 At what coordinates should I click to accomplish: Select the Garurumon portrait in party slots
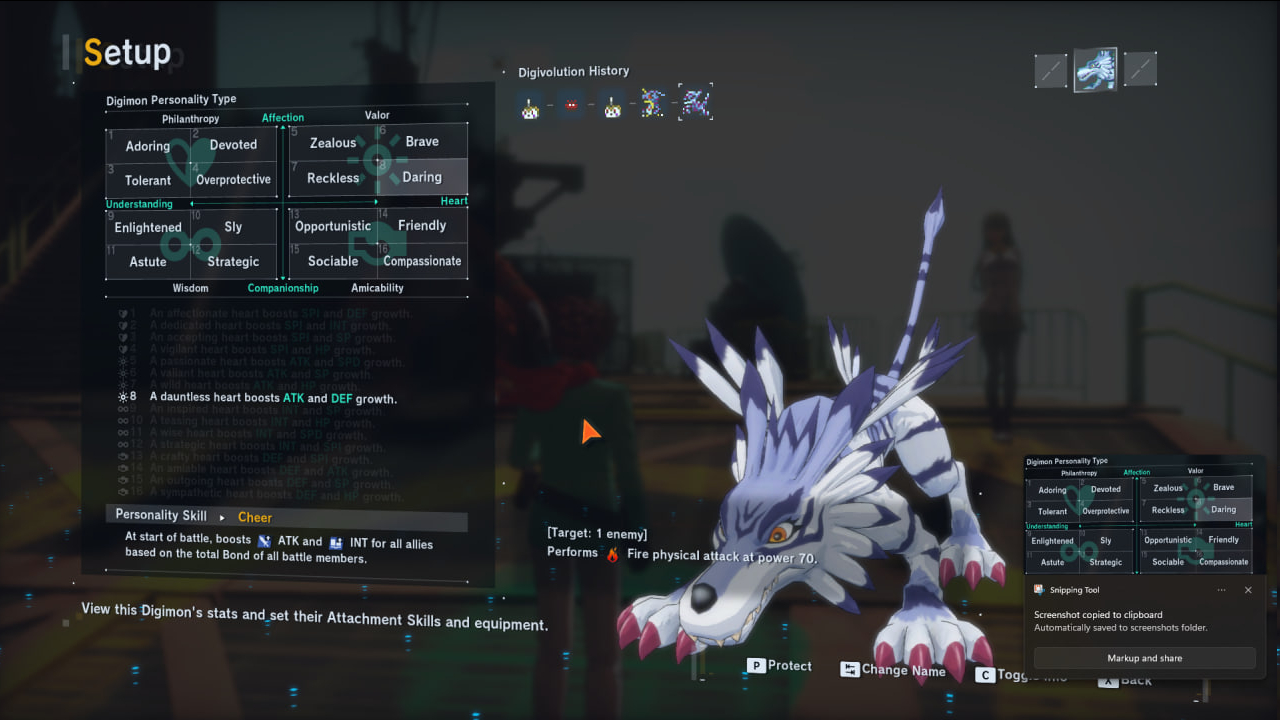[1095, 69]
